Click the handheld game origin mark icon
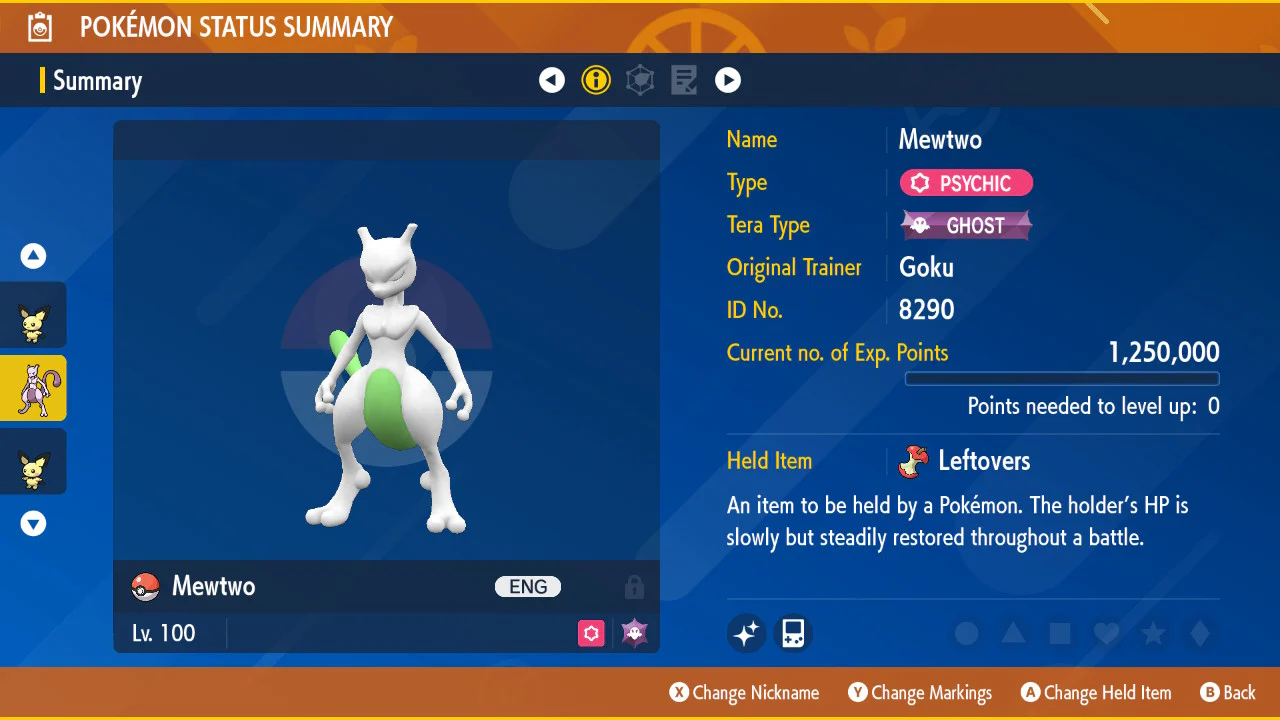The image size is (1280, 720). [x=793, y=633]
